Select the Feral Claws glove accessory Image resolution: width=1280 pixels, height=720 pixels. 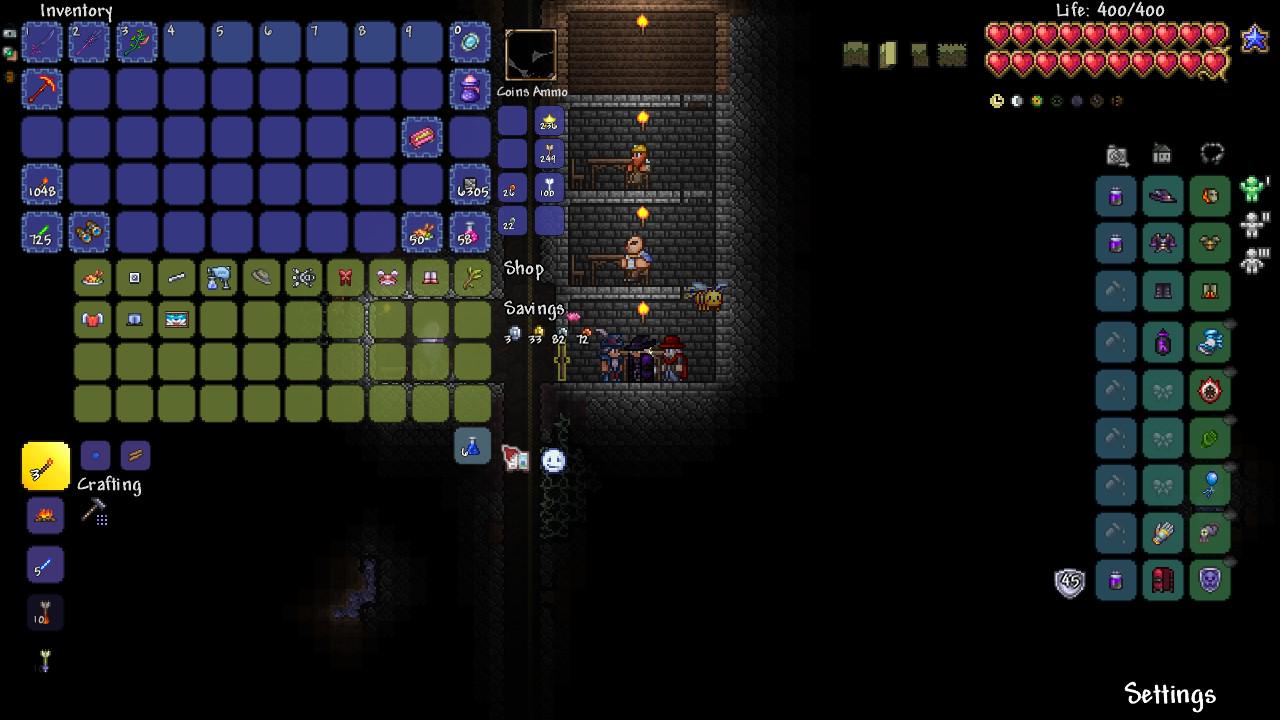click(1163, 532)
